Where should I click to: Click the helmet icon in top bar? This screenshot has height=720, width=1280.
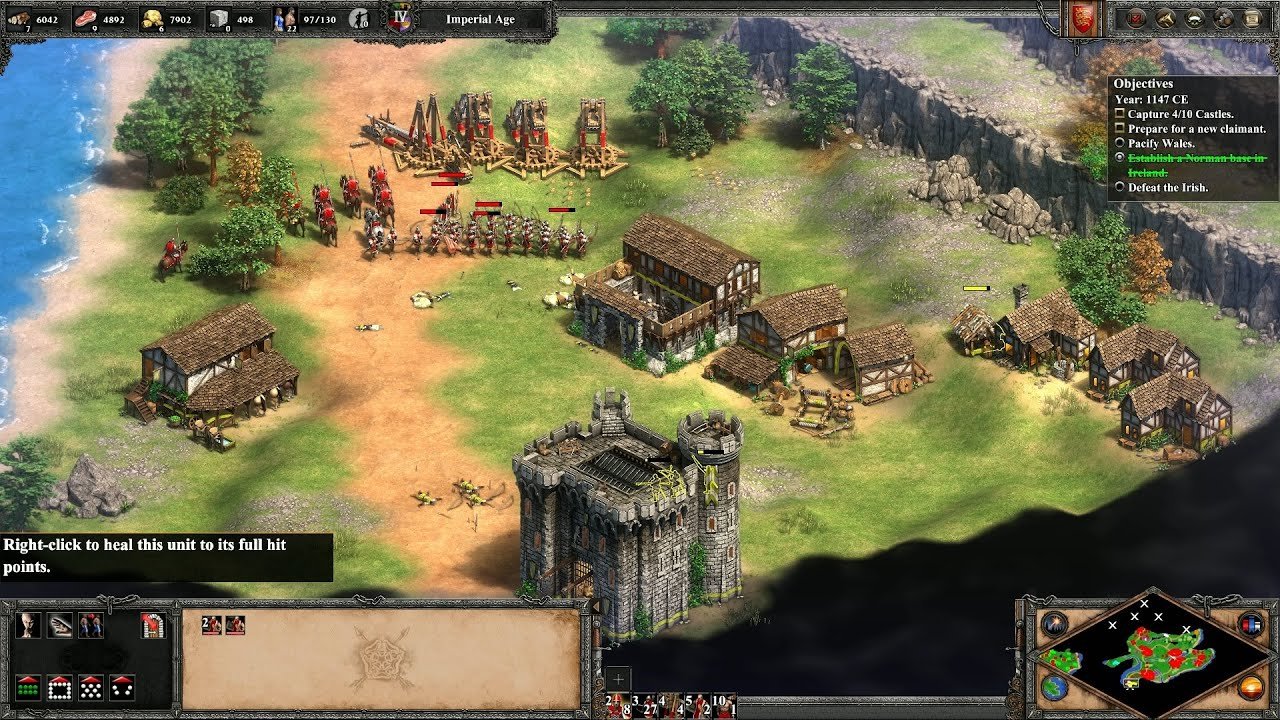coord(1194,17)
